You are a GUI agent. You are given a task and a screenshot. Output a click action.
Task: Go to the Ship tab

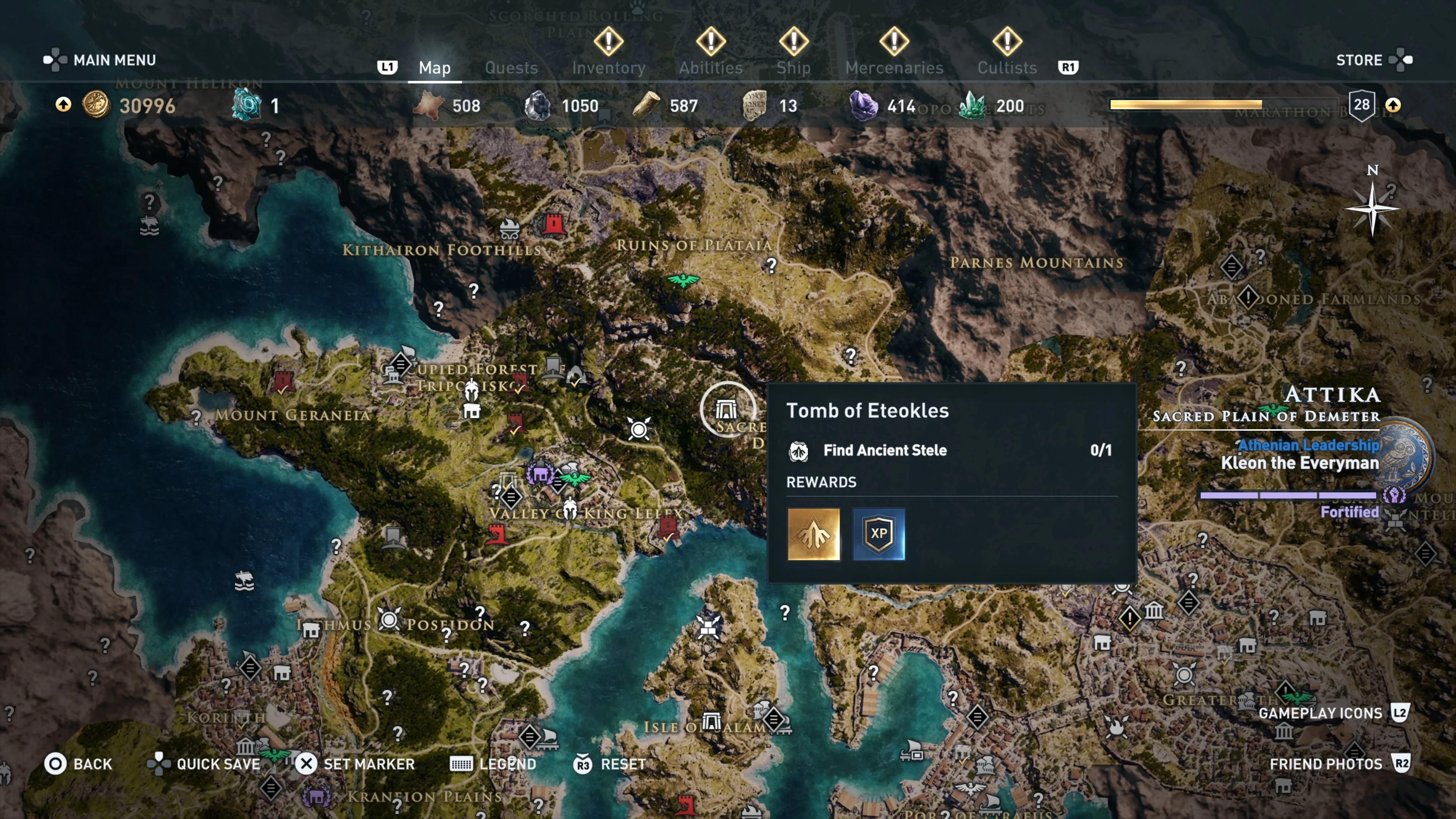pos(793,68)
